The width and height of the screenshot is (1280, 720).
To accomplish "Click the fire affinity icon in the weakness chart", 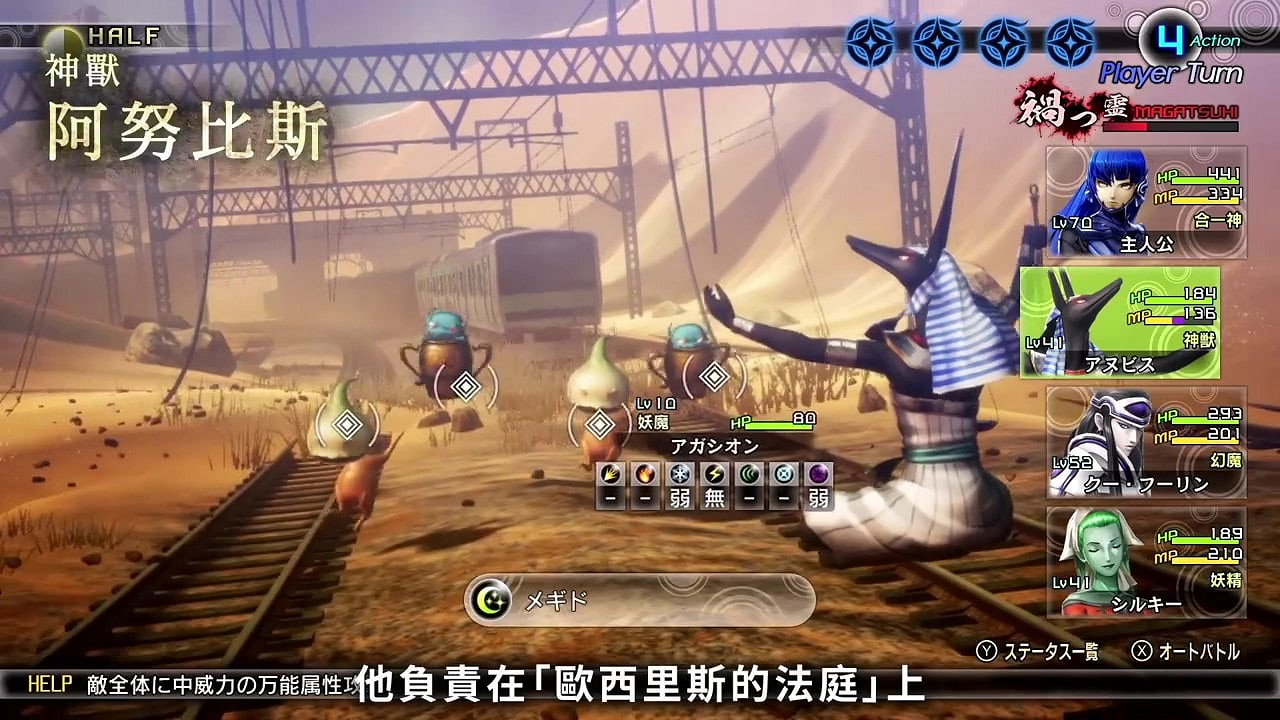I will coord(643,475).
